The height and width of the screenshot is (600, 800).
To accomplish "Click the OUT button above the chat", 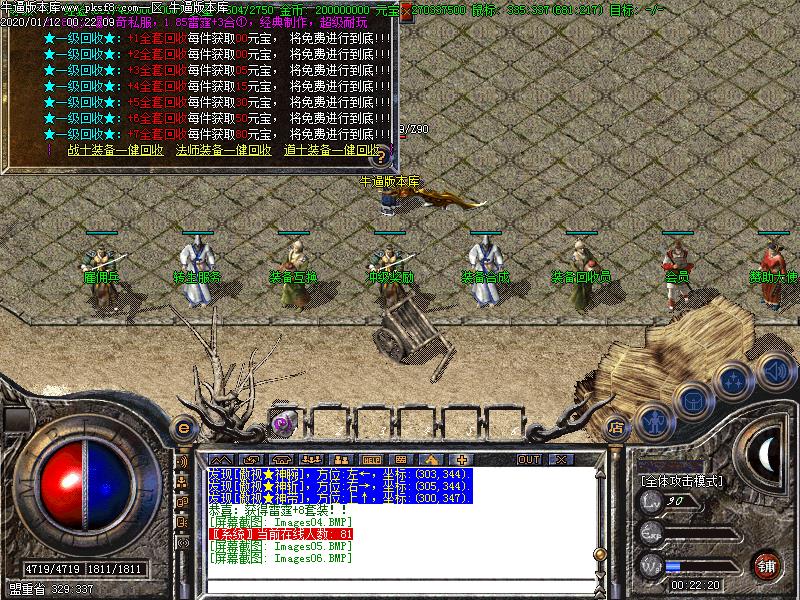I will 528,459.
